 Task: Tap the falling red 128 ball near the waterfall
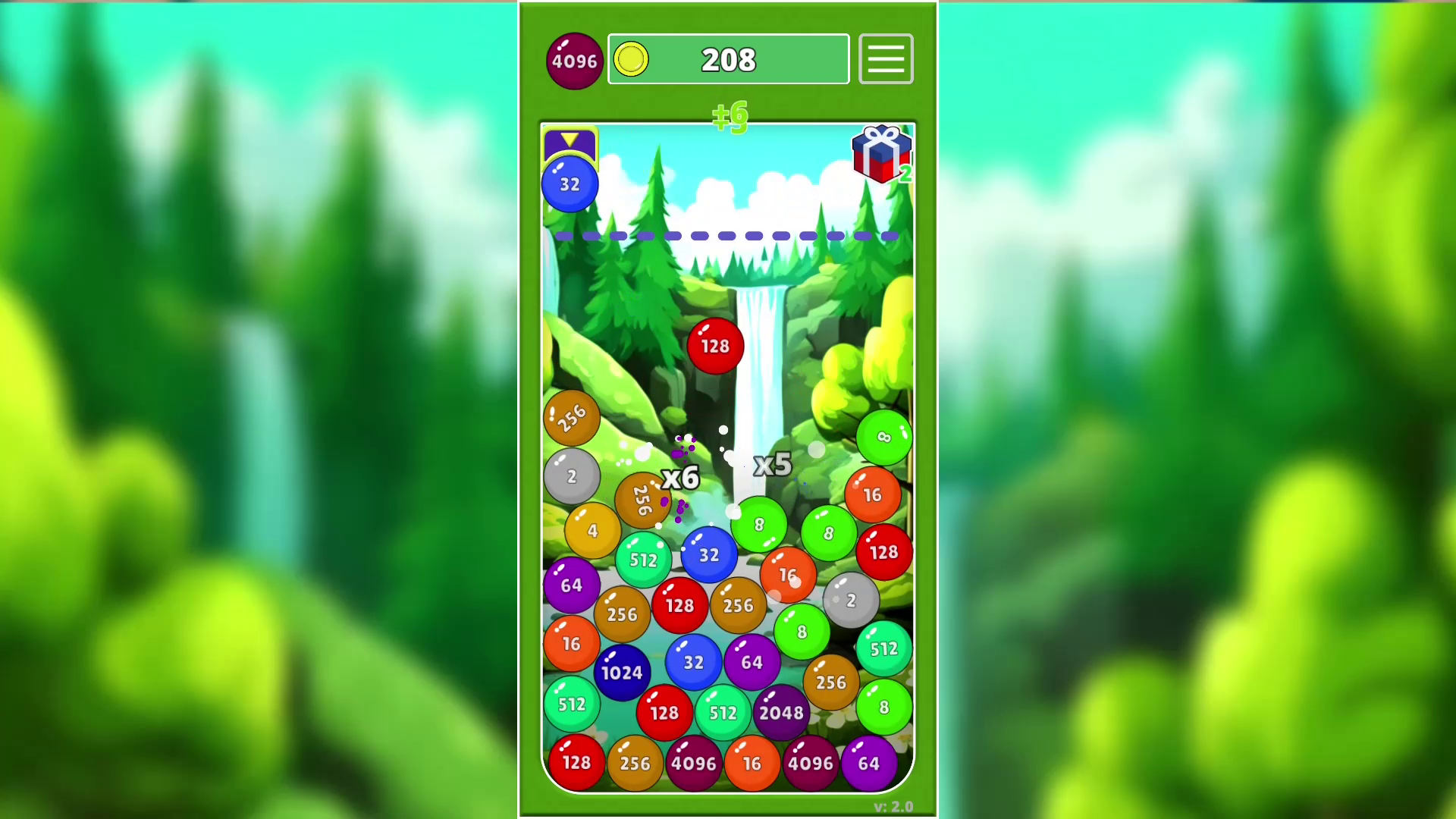714,346
